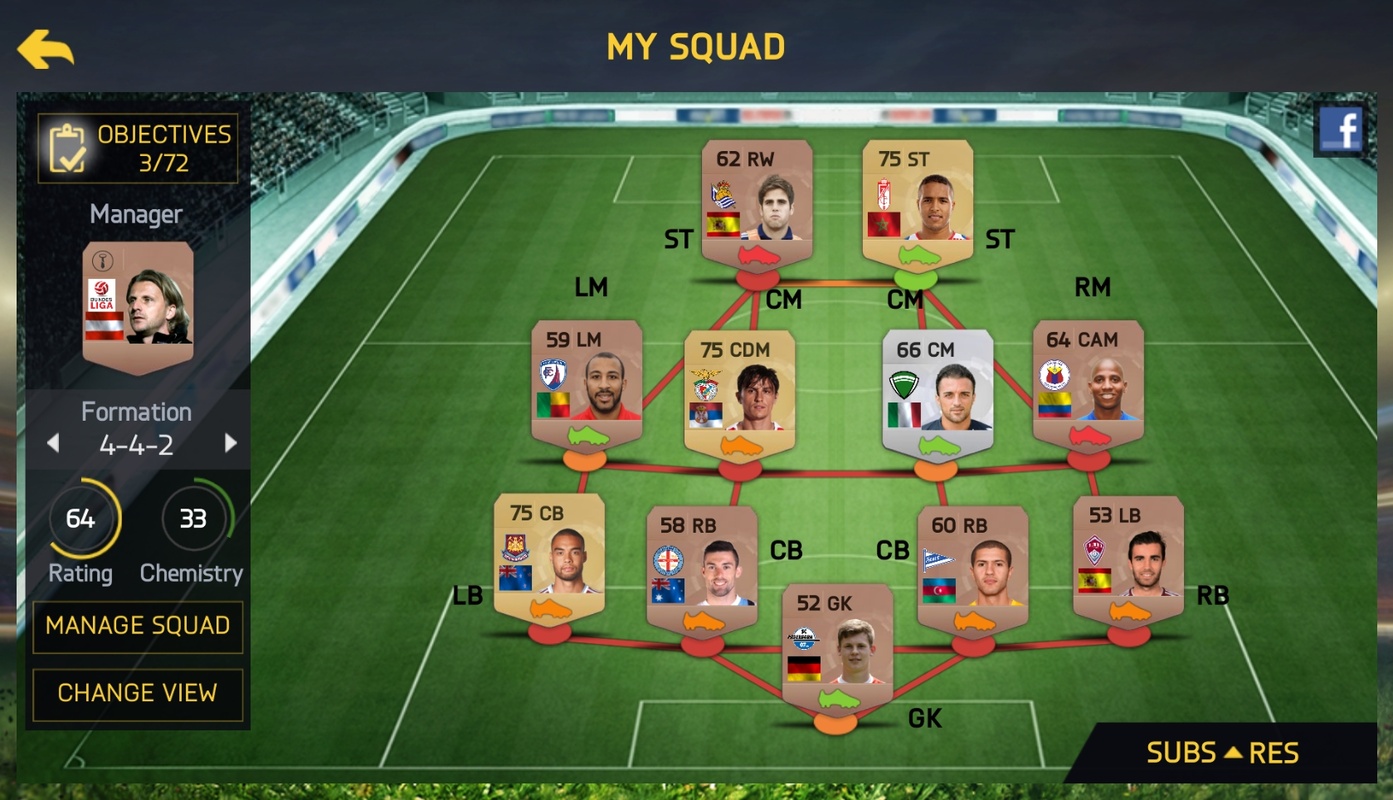Open the Objectives 3/72 panel

[x=138, y=148]
